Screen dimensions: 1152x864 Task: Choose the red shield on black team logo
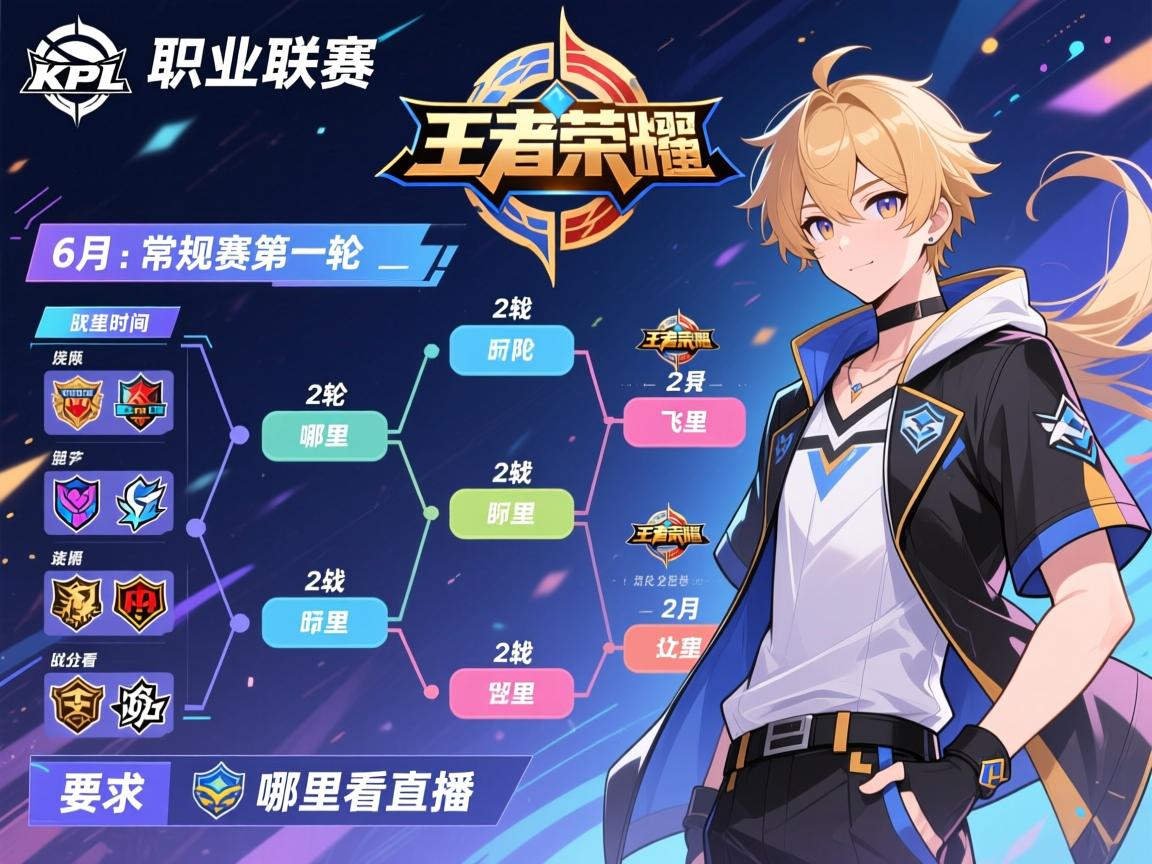pyautogui.click(x=141, y=602)
